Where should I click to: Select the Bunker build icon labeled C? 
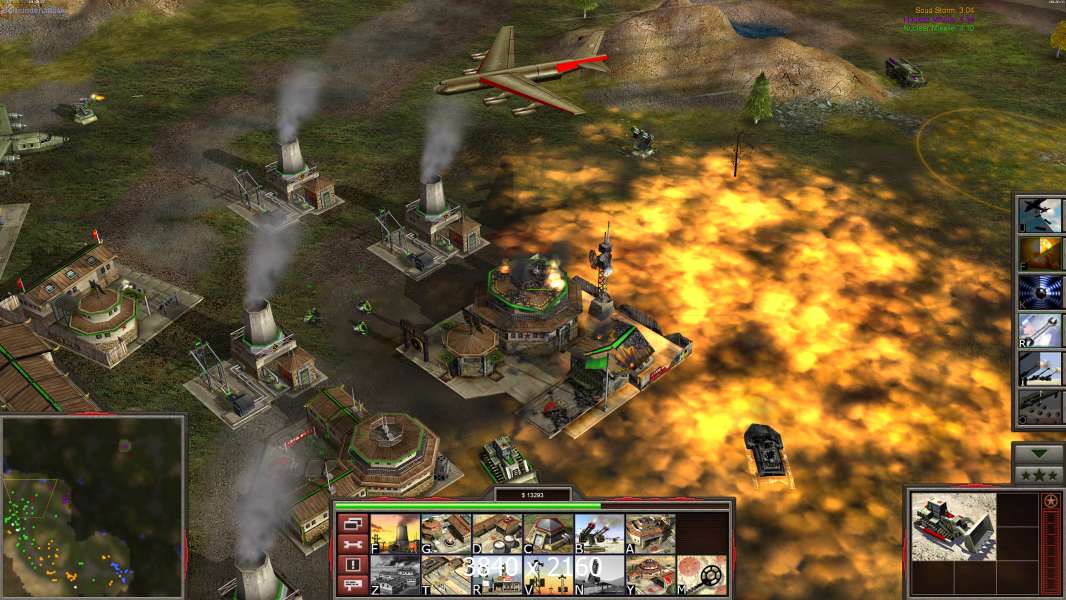(548, 533)
